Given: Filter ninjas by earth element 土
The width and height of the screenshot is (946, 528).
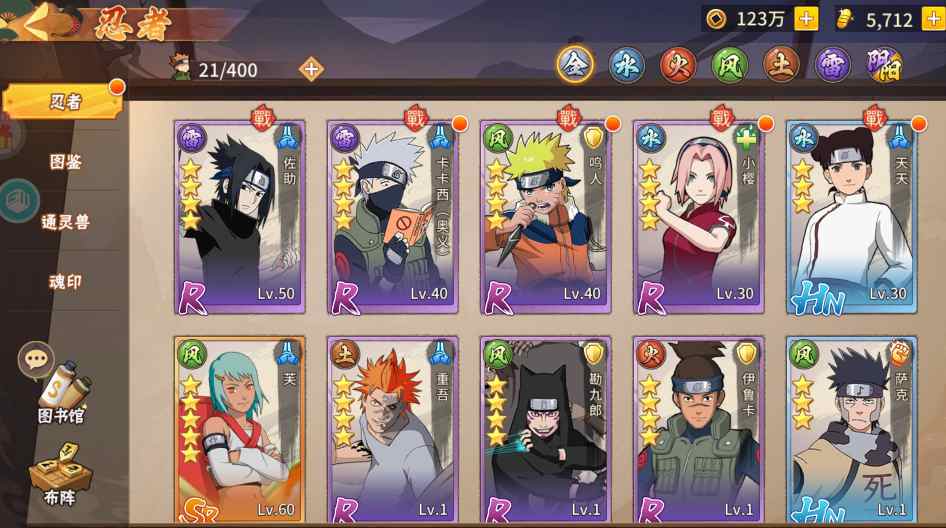Looking at the screenshot, I should pyautogui.click(x=781, y=65).
